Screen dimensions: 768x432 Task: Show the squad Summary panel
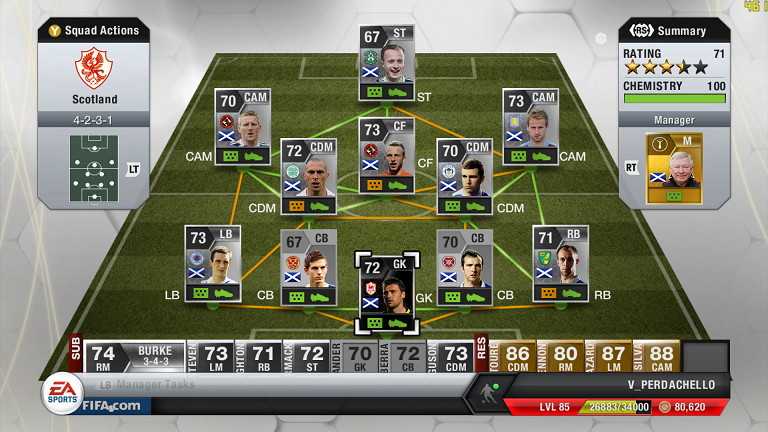pos(672,31)
